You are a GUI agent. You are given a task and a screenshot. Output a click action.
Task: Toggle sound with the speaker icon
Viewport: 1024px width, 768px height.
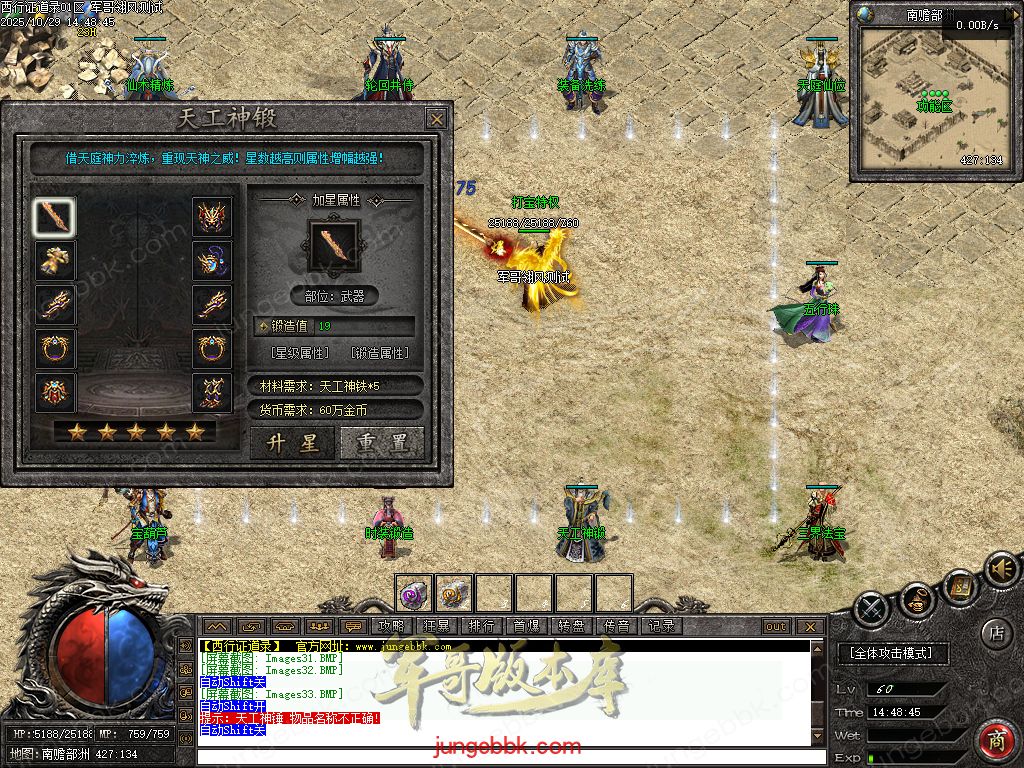pyautogui.click(x=999, y=570)
